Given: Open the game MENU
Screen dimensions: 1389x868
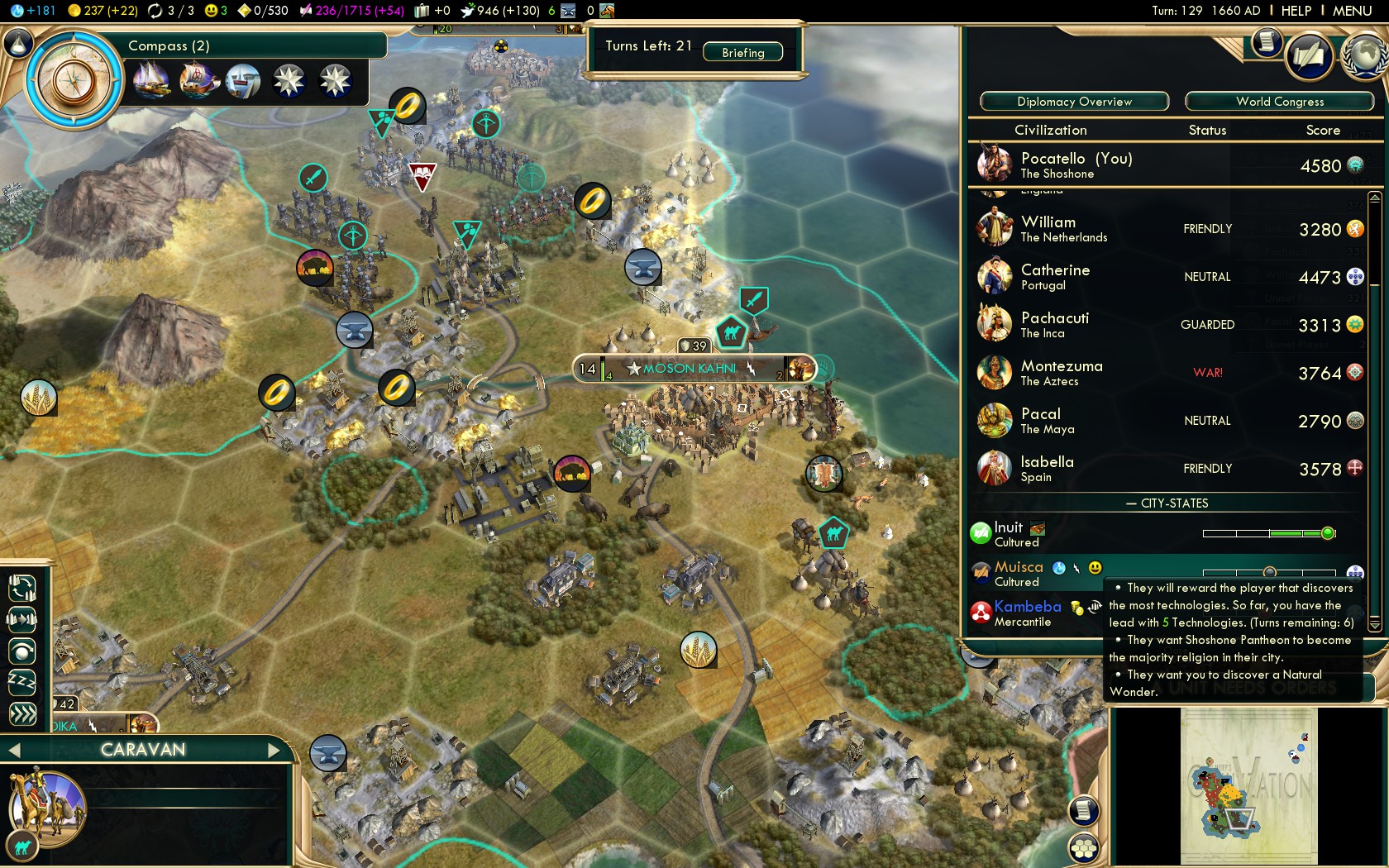Looking at the screenshot, I should tap(1352, 11).
